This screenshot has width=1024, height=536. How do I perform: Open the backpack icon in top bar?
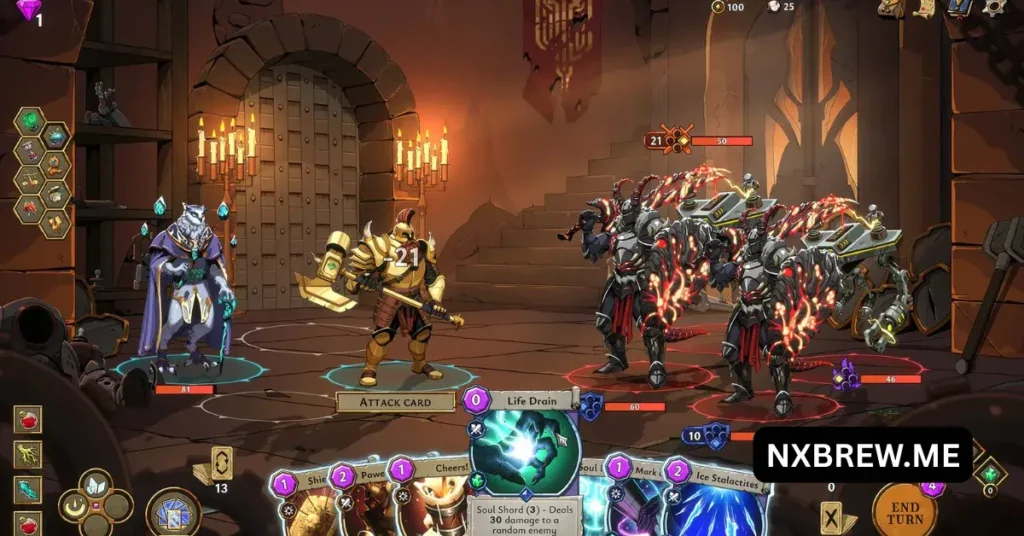[x=891, y=8]
